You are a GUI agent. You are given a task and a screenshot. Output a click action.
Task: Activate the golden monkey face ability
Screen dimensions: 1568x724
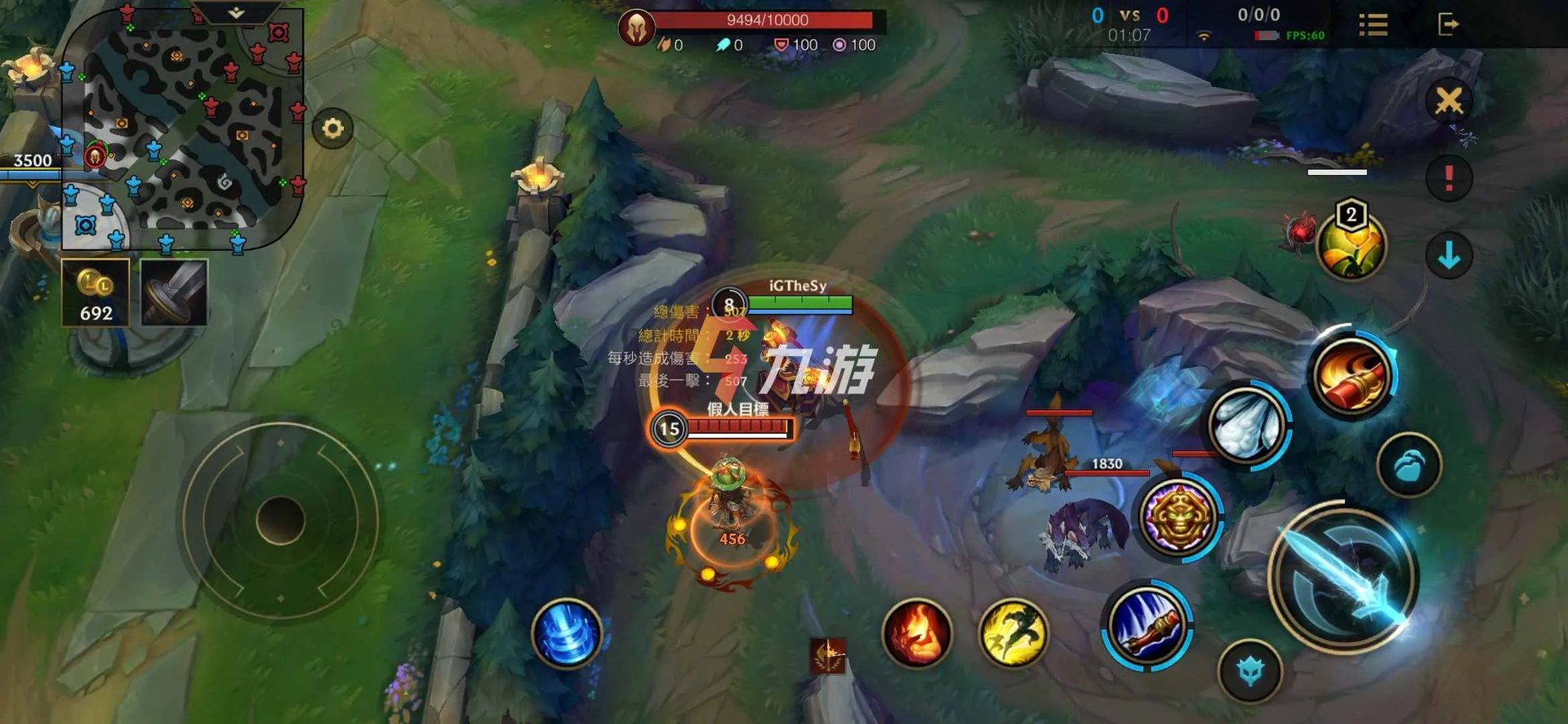pos(1178,516)
